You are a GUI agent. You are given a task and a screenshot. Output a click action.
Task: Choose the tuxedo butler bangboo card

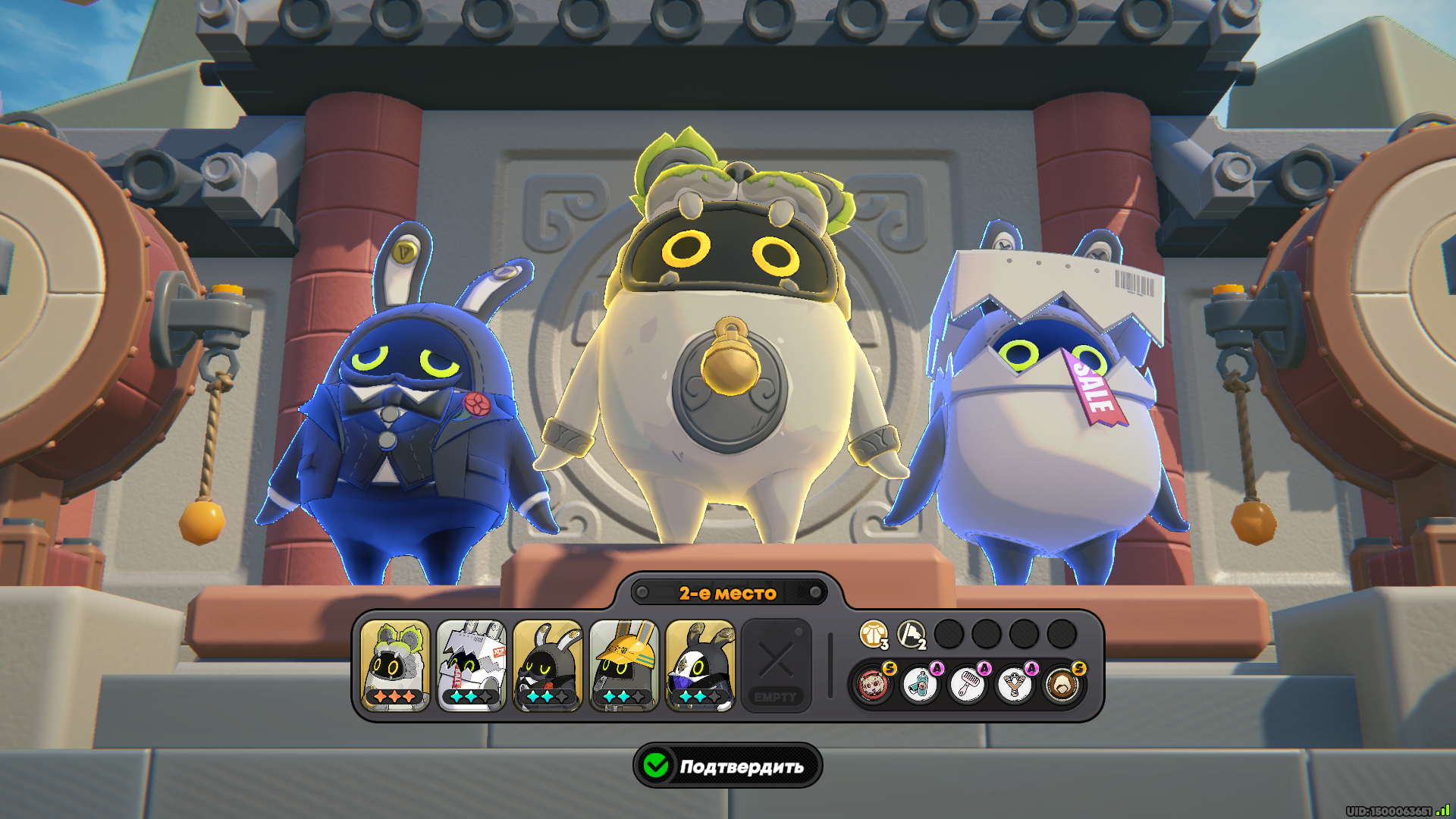point(548,665)
